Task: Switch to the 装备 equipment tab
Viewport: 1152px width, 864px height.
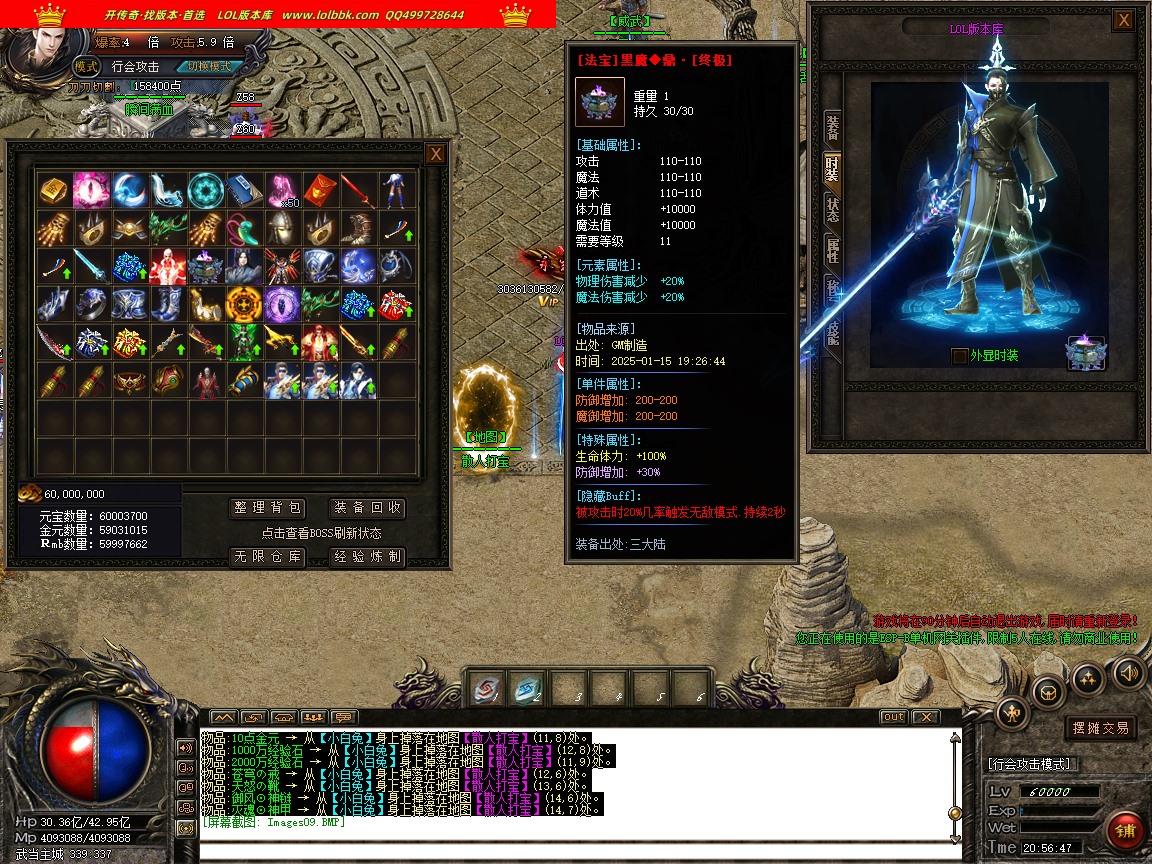Action: [x=832, y=127]
